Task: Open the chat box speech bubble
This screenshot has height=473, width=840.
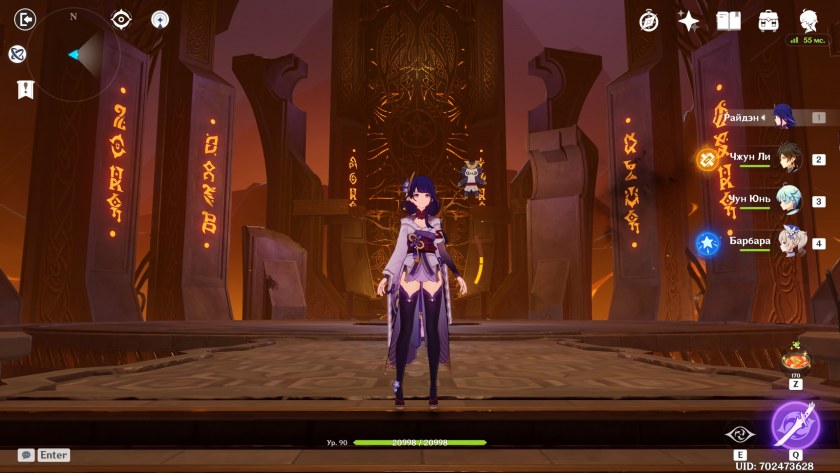Action: [x=26, y=455]
